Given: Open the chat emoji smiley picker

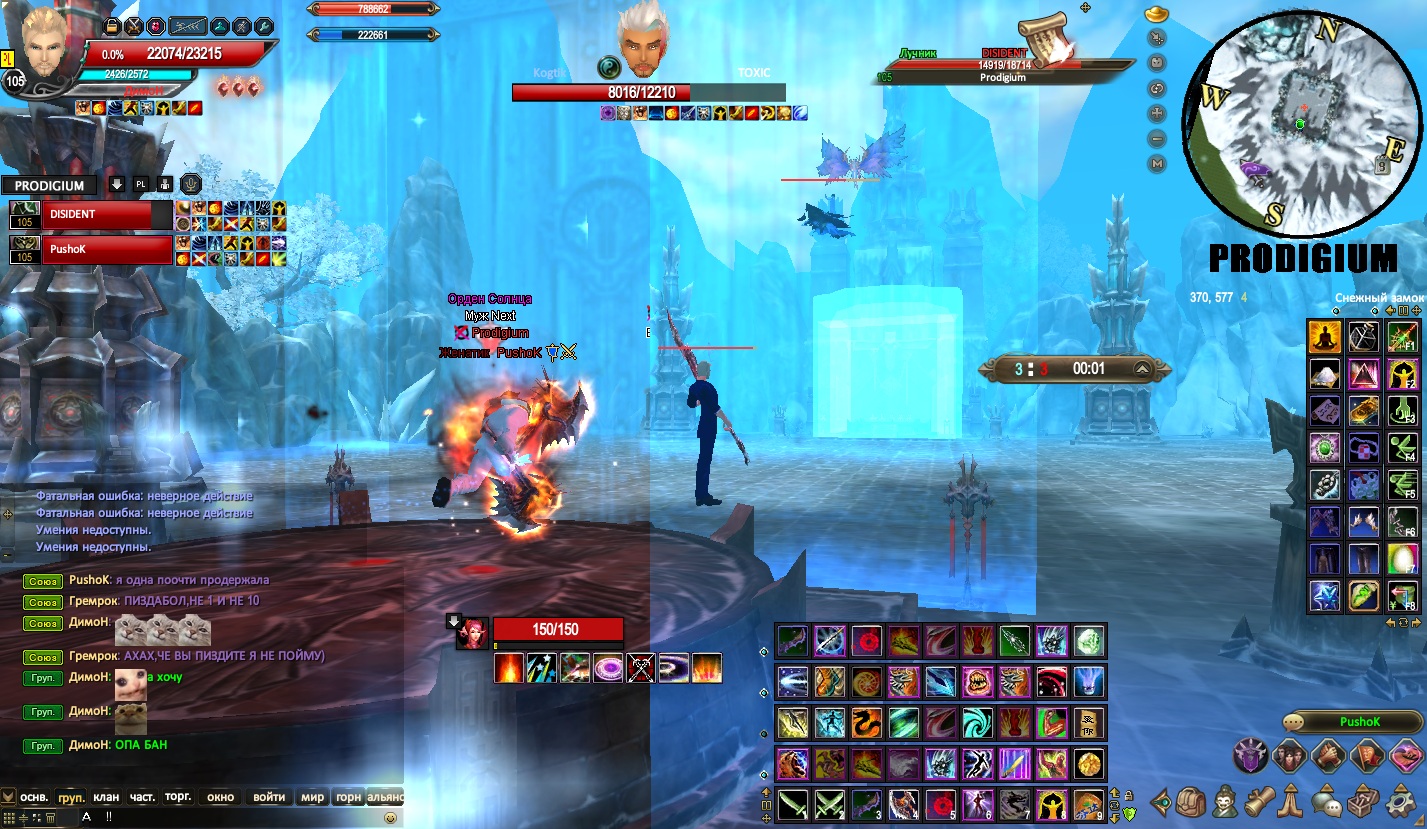Looking at the screenshot, I should click(x=390, y=817).
